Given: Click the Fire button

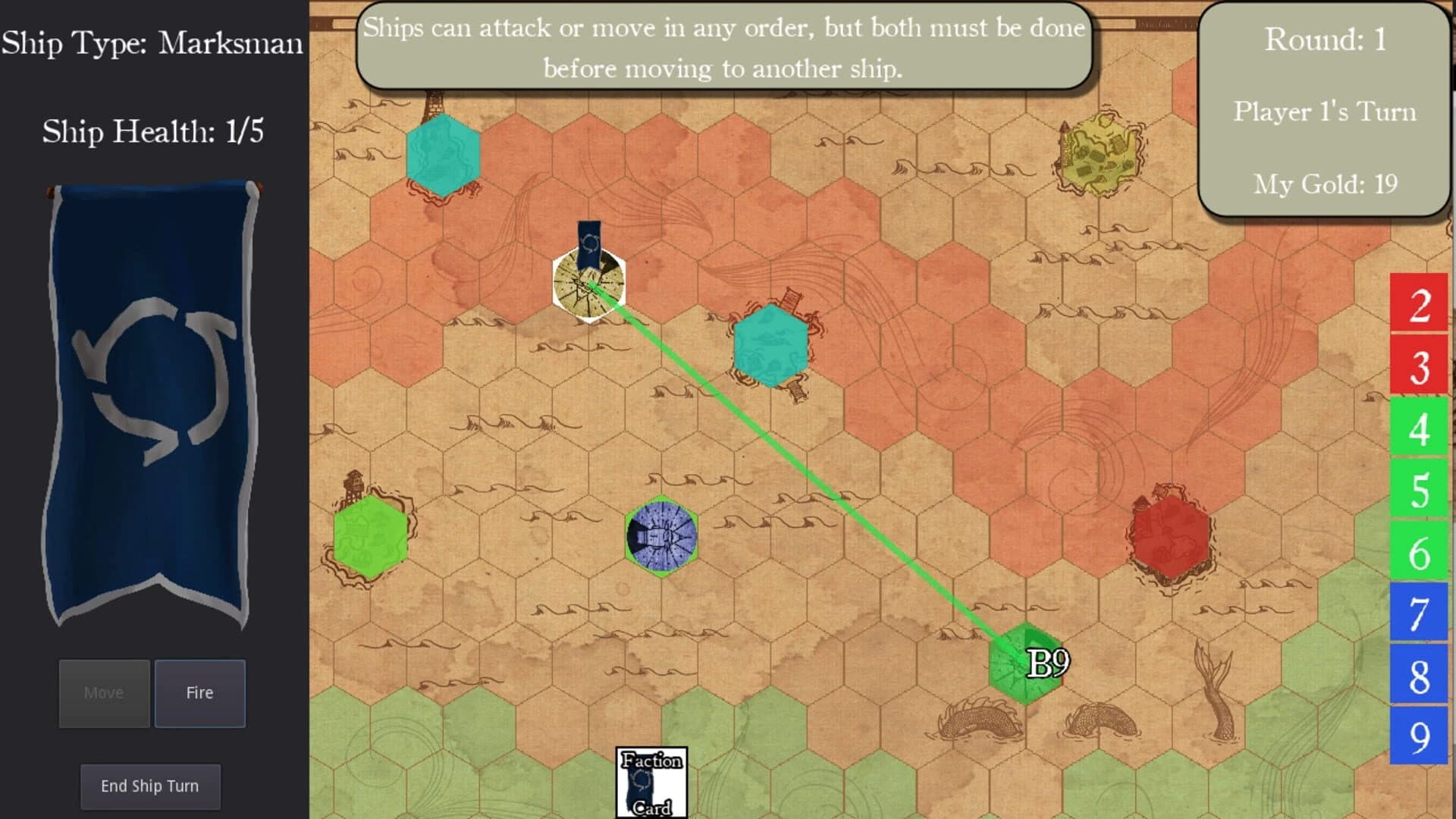Looking at the screenshot, I should (199, 692).
